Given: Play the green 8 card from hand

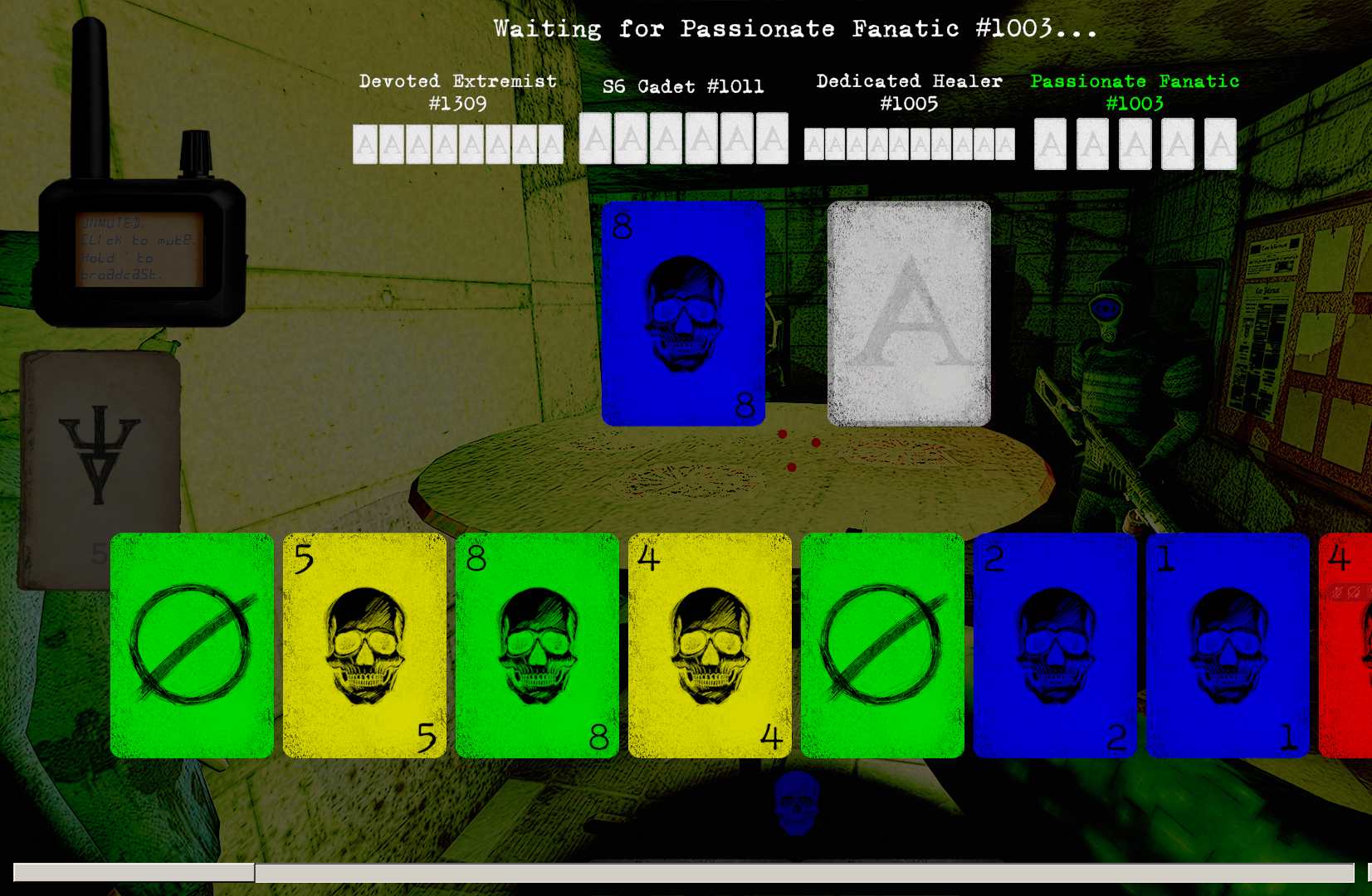Looking at the screenshot, I should [537, 645].
